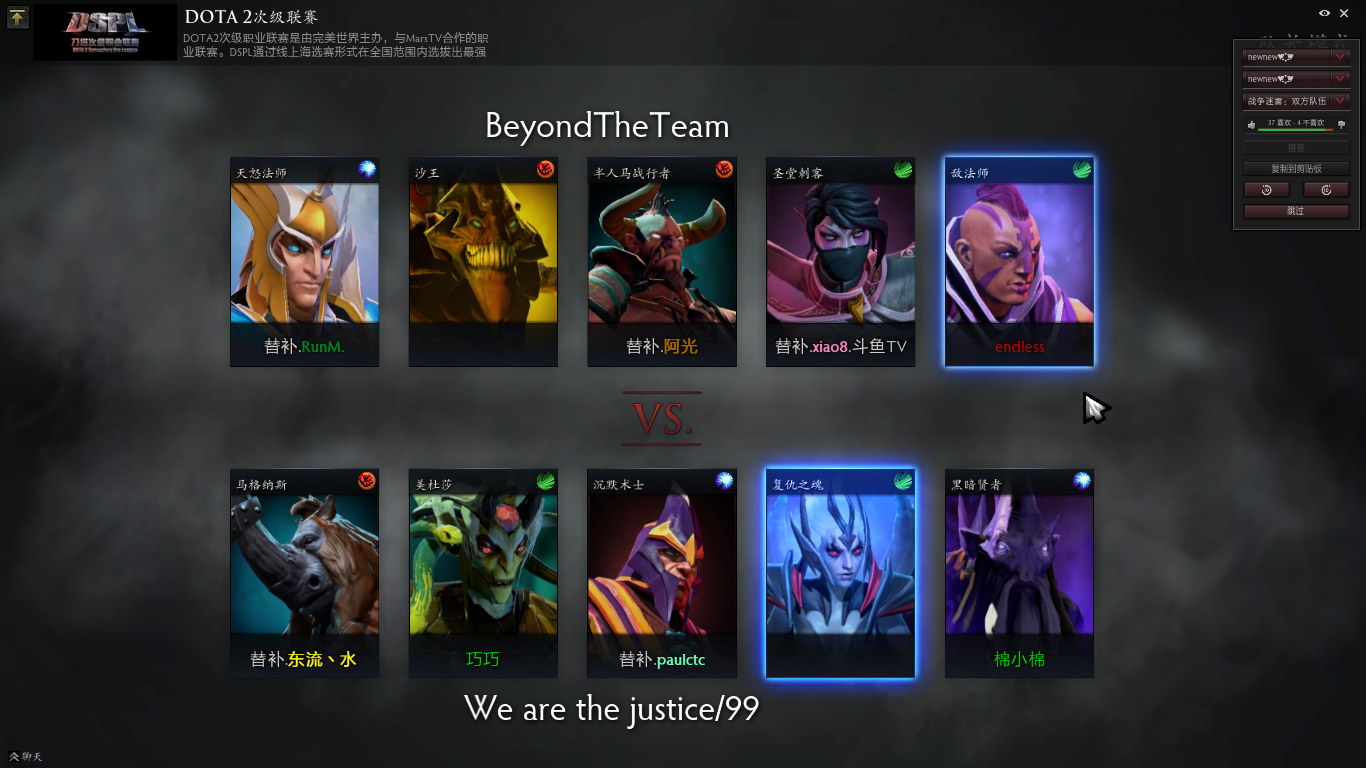This screenshot has width=1366, height=768.
Task: Pick the Templar Assassin card of xiao8
Action: pos(840,262)
